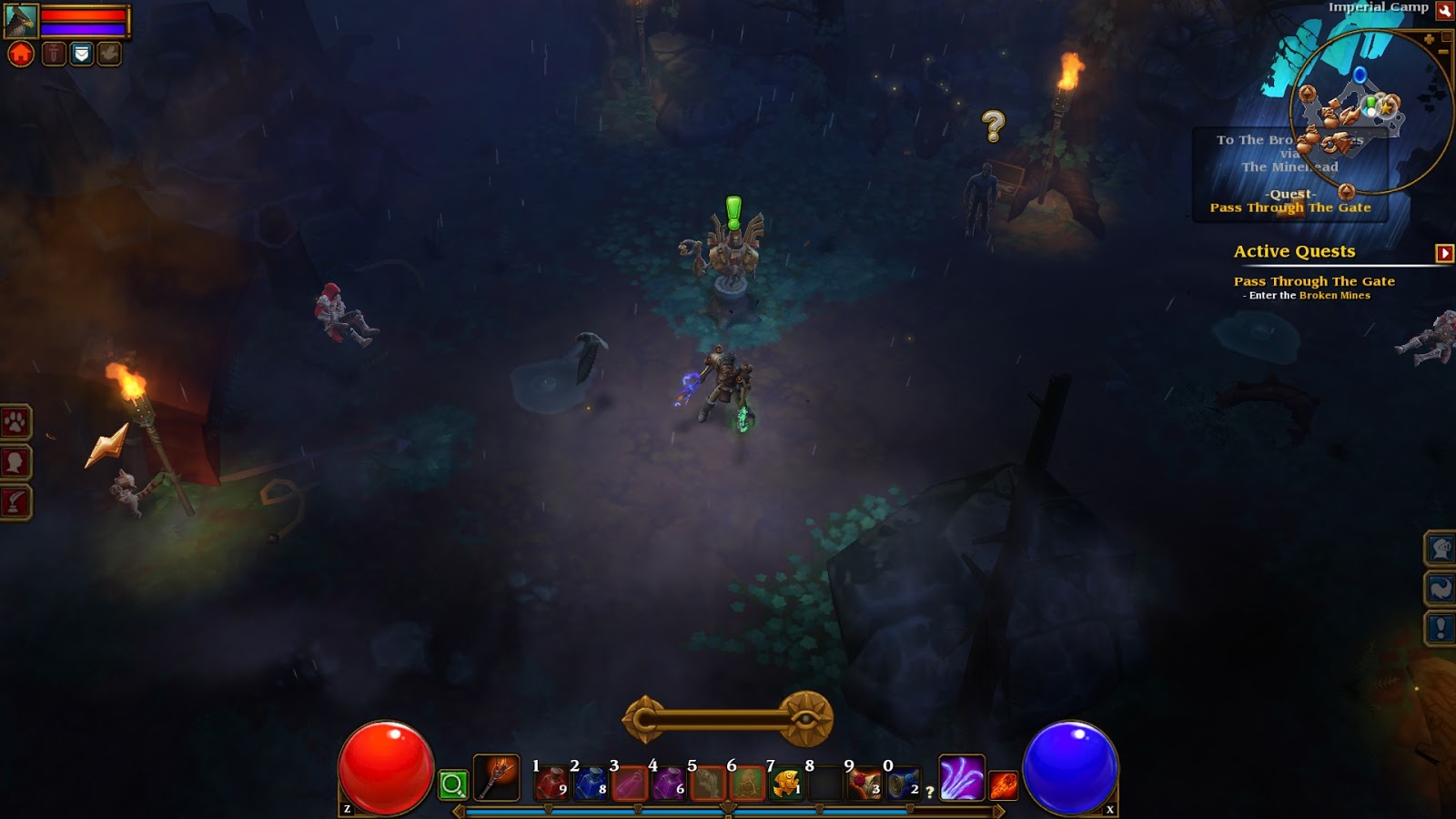Click the plus to zoom the minimap
The image size is (1456, 819).
tap(1430, 38)
